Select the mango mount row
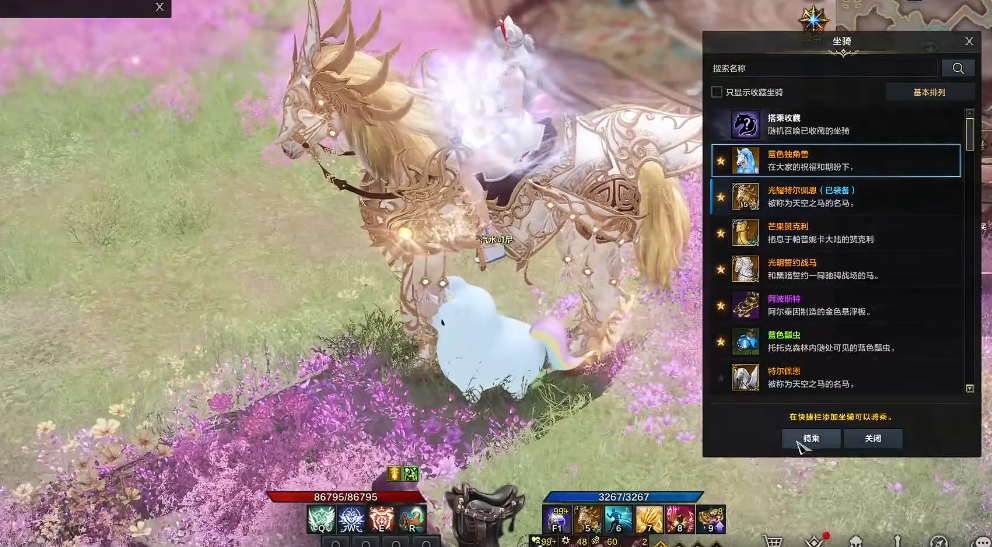992x547 pixels. 836,233
